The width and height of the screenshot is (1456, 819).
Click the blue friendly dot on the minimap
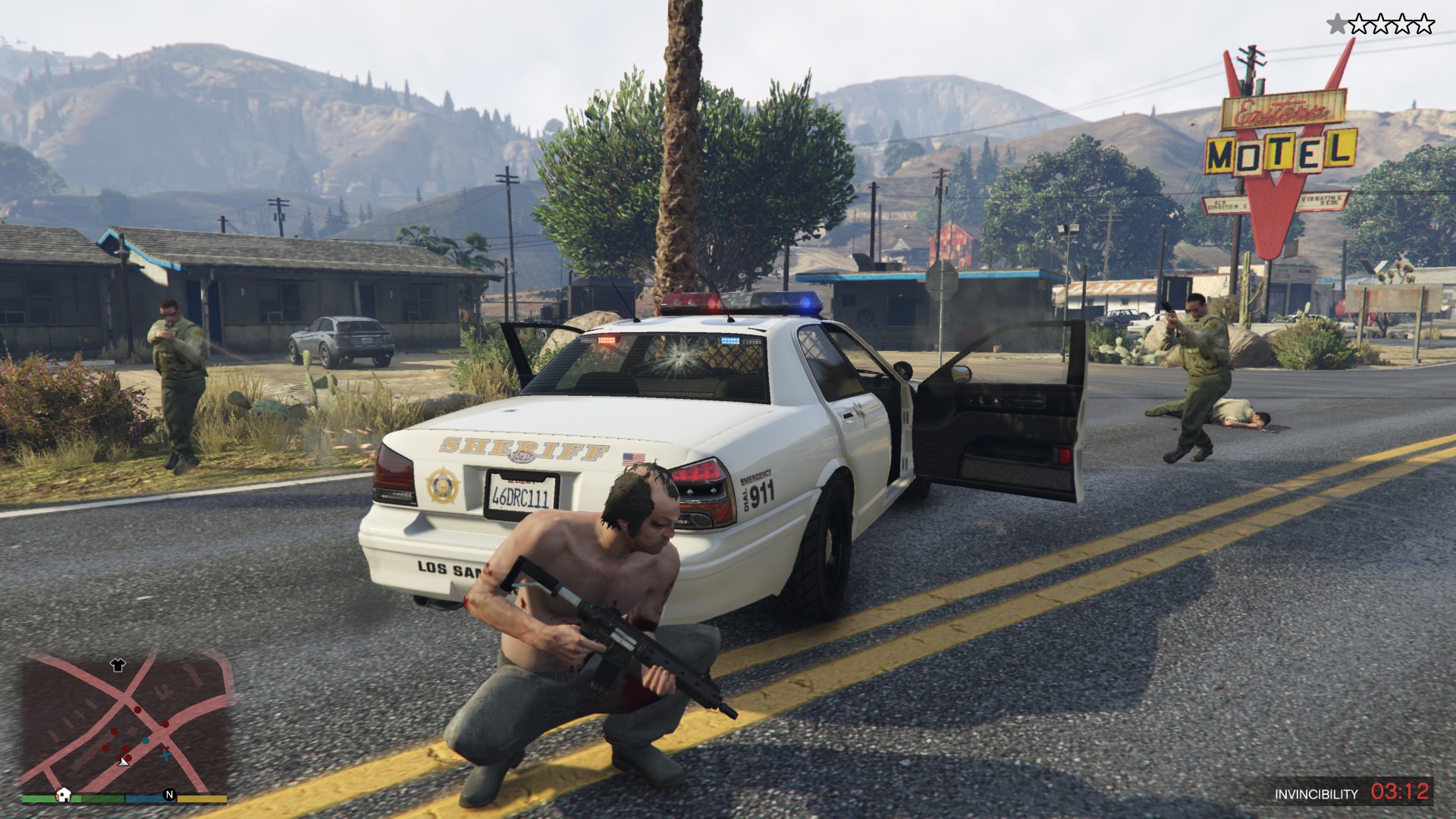click(146, 741)
